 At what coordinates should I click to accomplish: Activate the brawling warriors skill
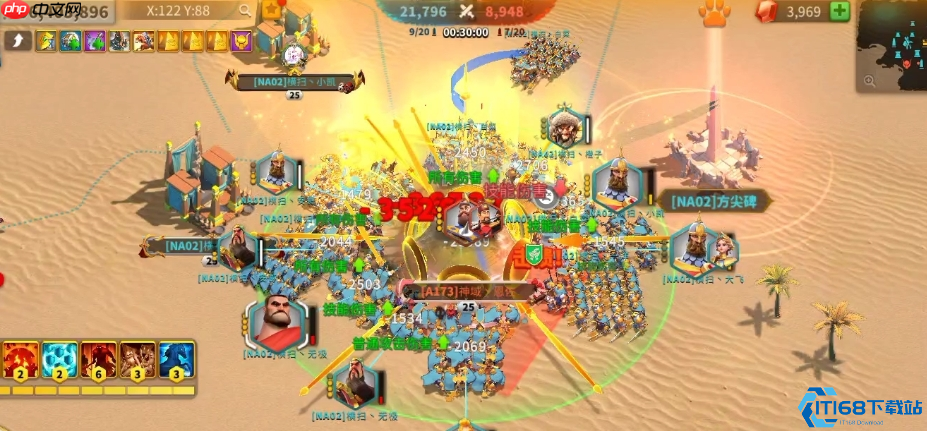(x=137, y=360)
